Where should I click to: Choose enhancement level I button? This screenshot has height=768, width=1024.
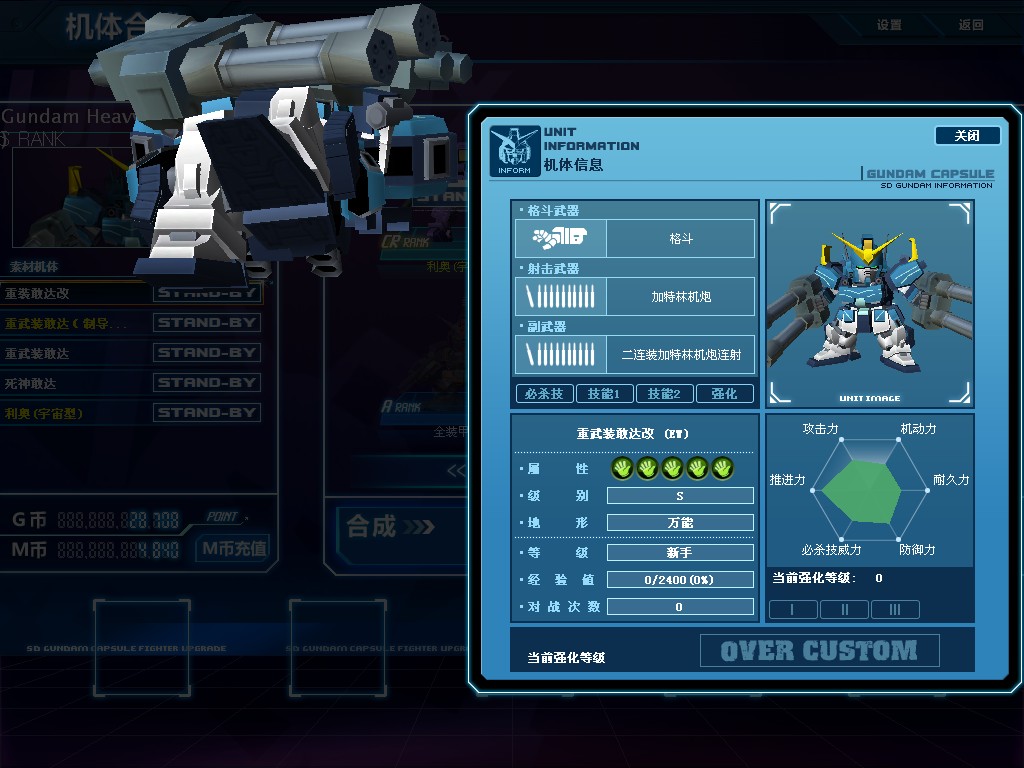point(793,609)
